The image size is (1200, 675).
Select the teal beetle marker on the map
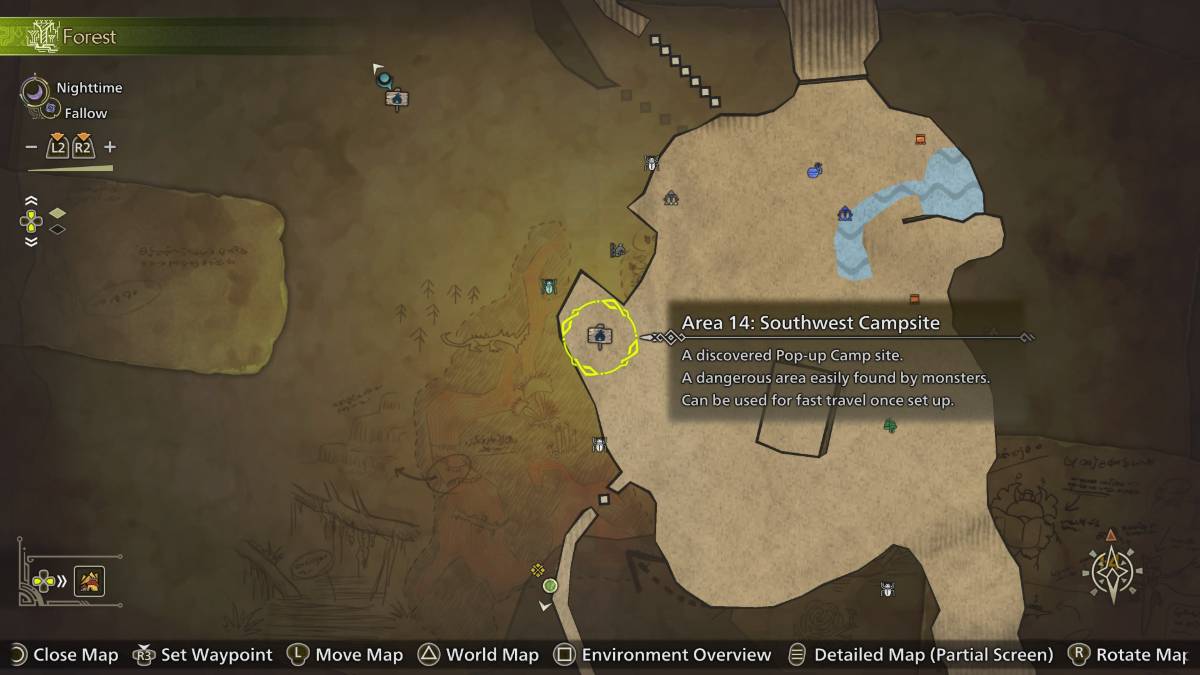[x=548, y=287]
